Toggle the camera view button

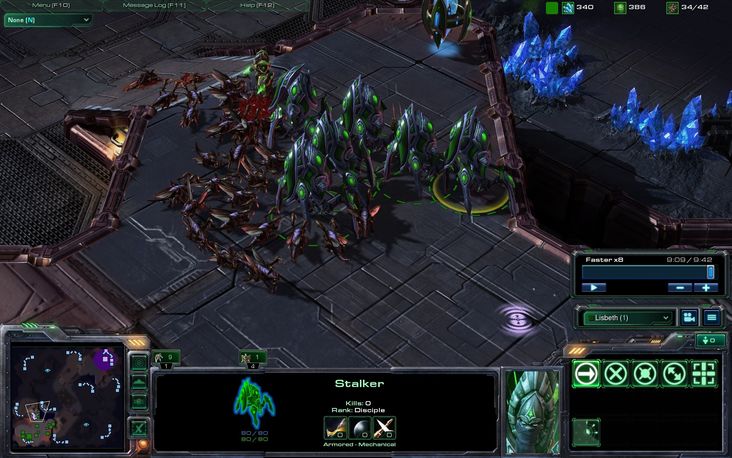tap(689, 318)
